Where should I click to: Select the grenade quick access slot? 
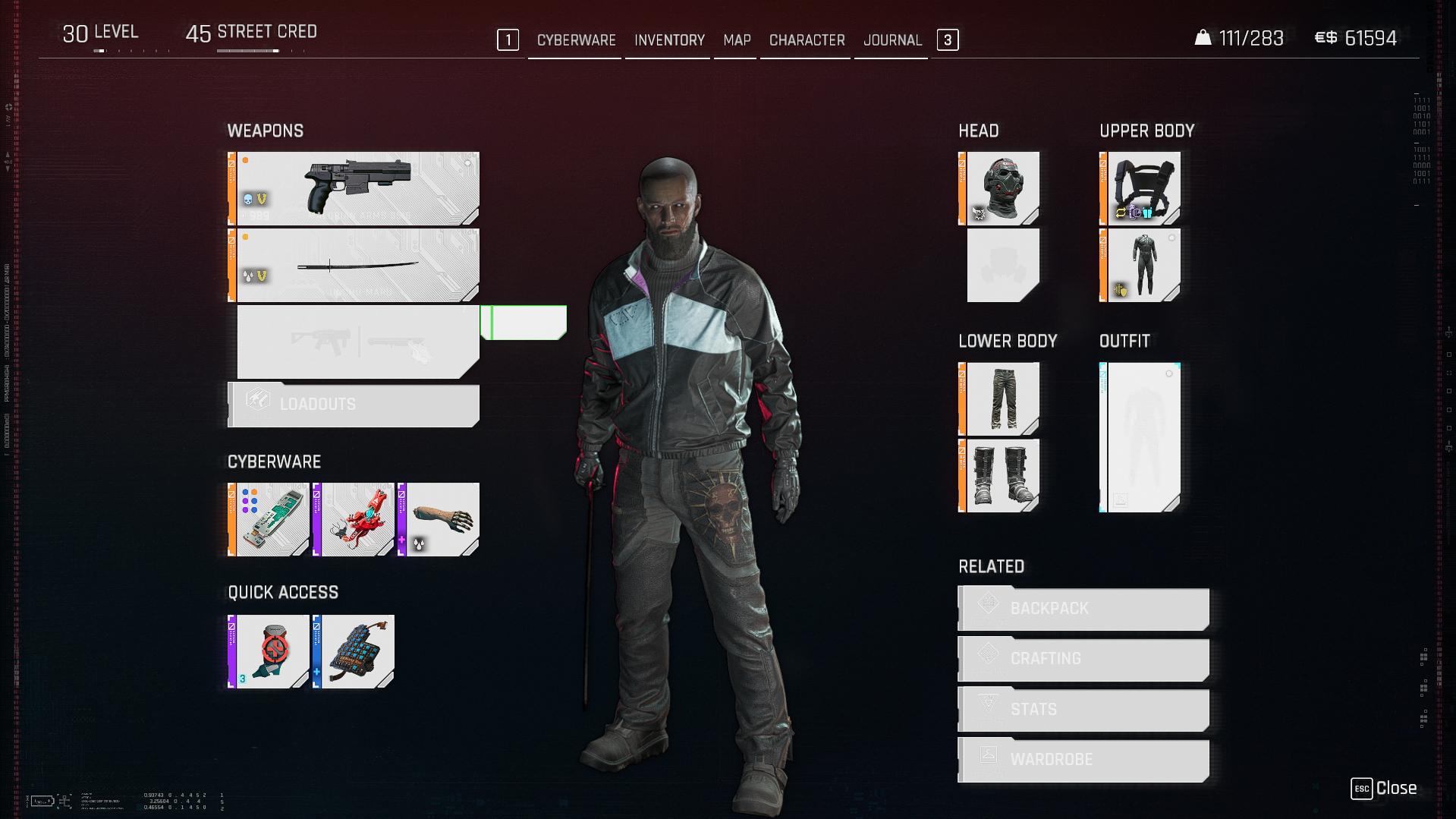point(270,651)
